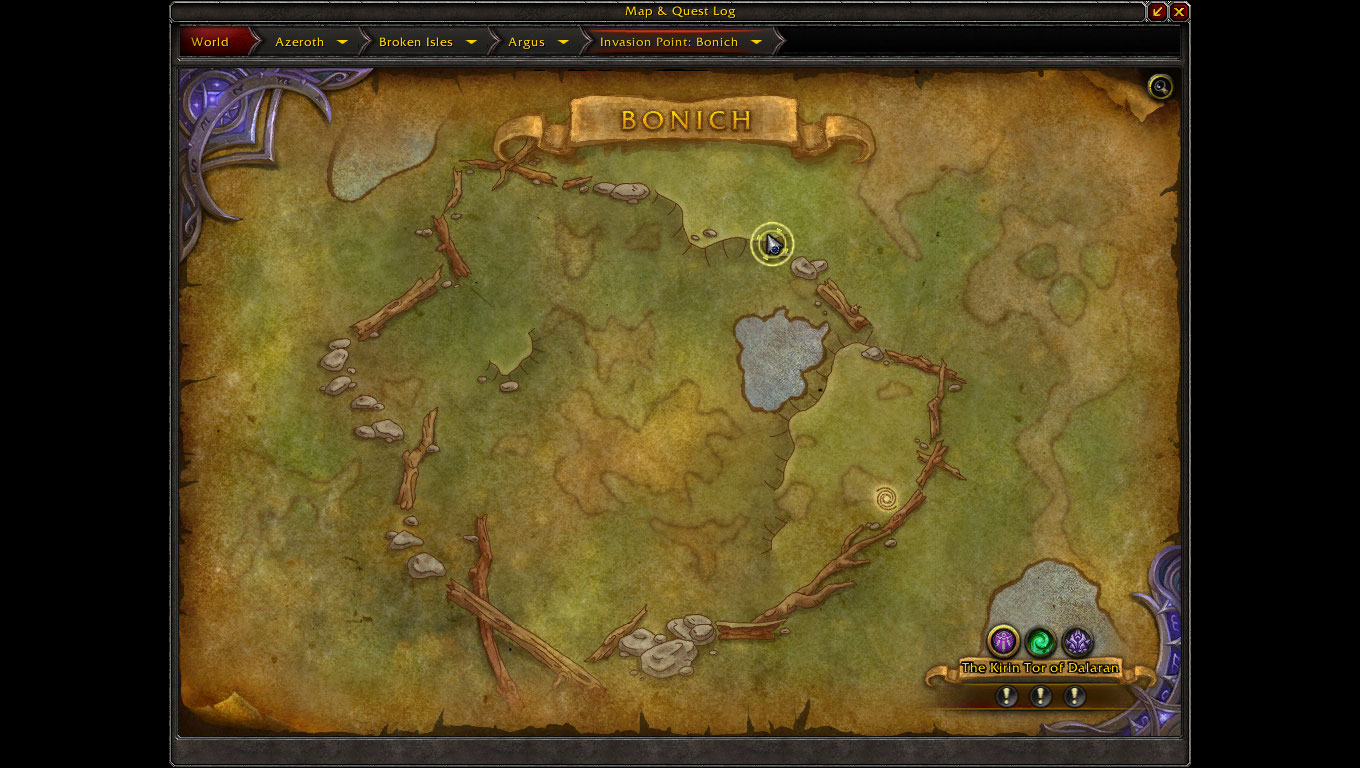Image resolution: width=1360 pixels, height=768 pixels.
Task: Click The Kirin Tor of Dalaran banner
Action: (x=1040, y=665)
